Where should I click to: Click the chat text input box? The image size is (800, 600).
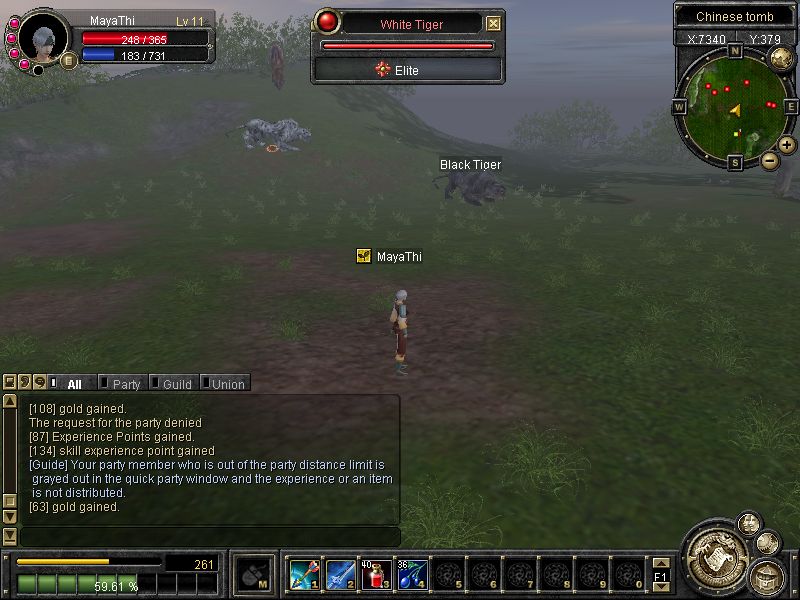pyautogui.click(x=210, y=537)
